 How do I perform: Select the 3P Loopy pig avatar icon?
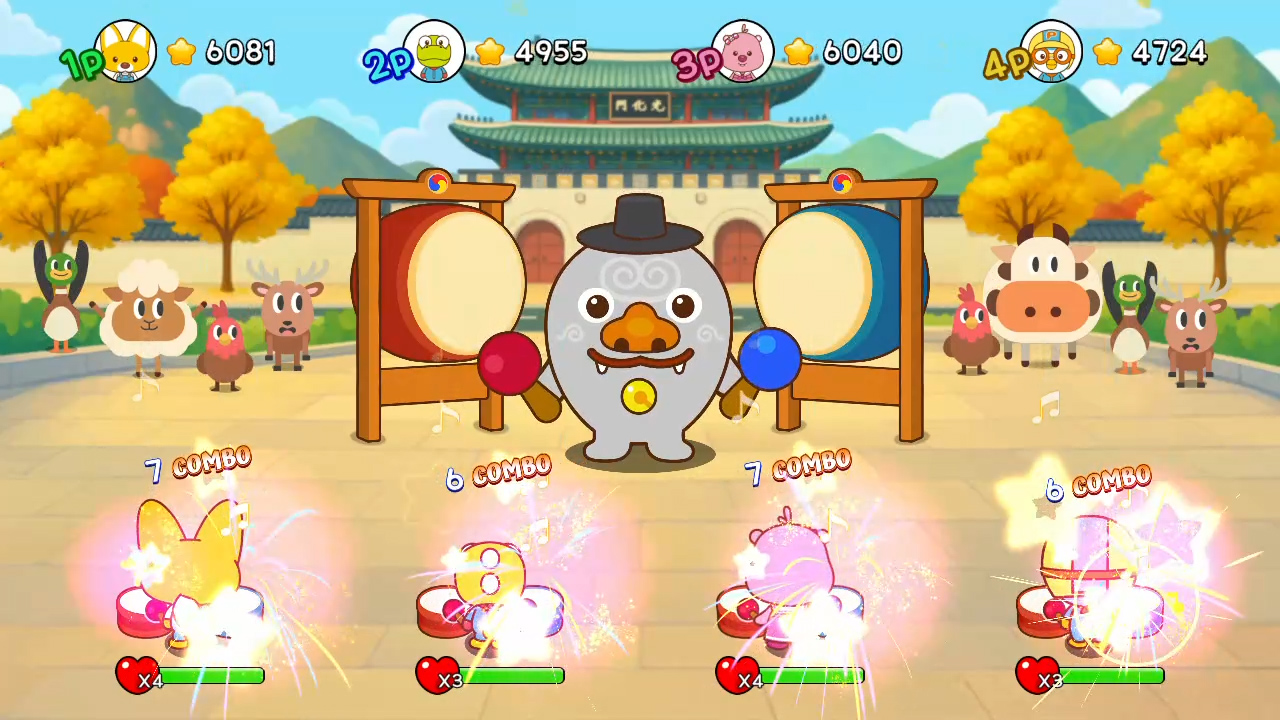(x=745, y=52)
